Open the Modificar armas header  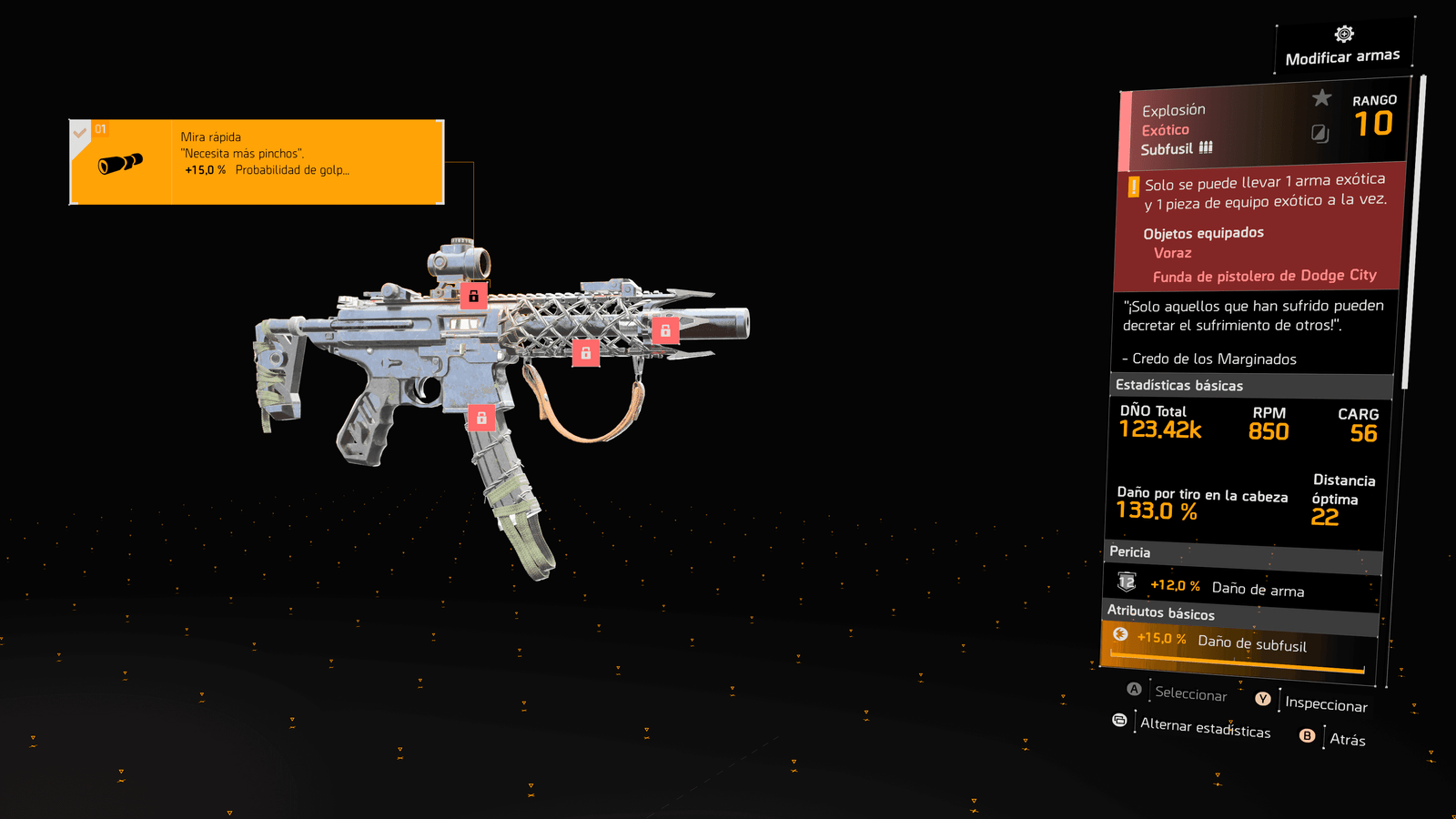point(1342,47)
